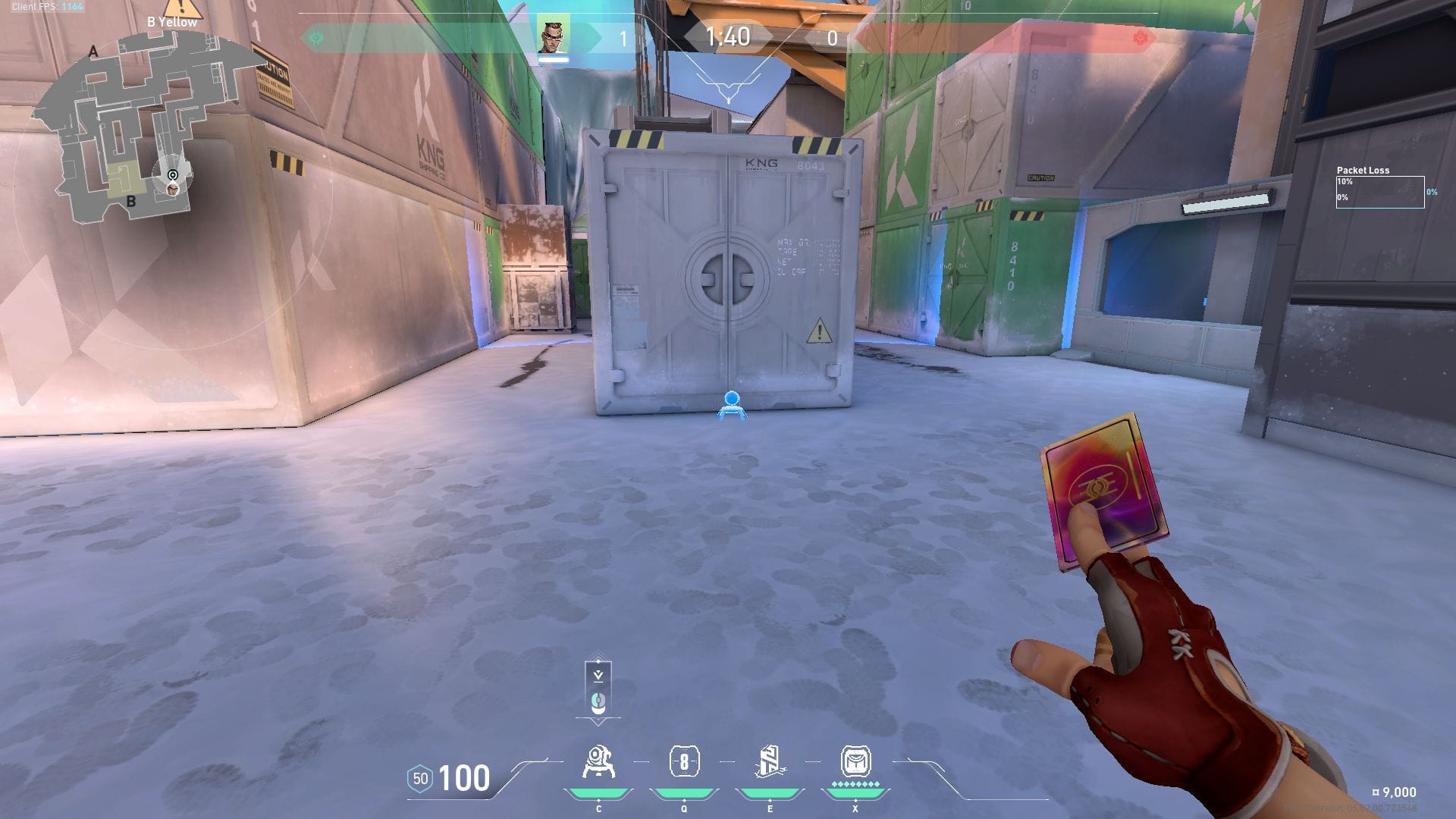
Task: Click the warning triangle icon on the container door
Action: click(818, 330)
